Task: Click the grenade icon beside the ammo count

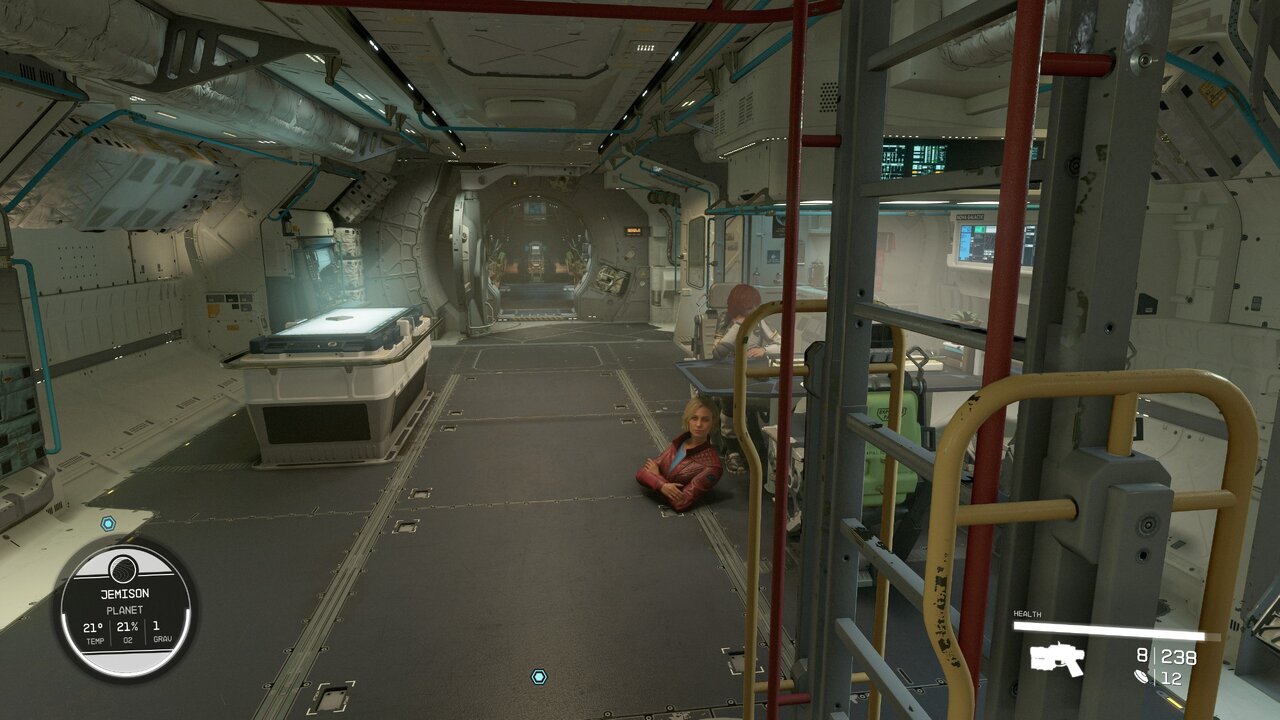Action: click(x=1142, y=677)
